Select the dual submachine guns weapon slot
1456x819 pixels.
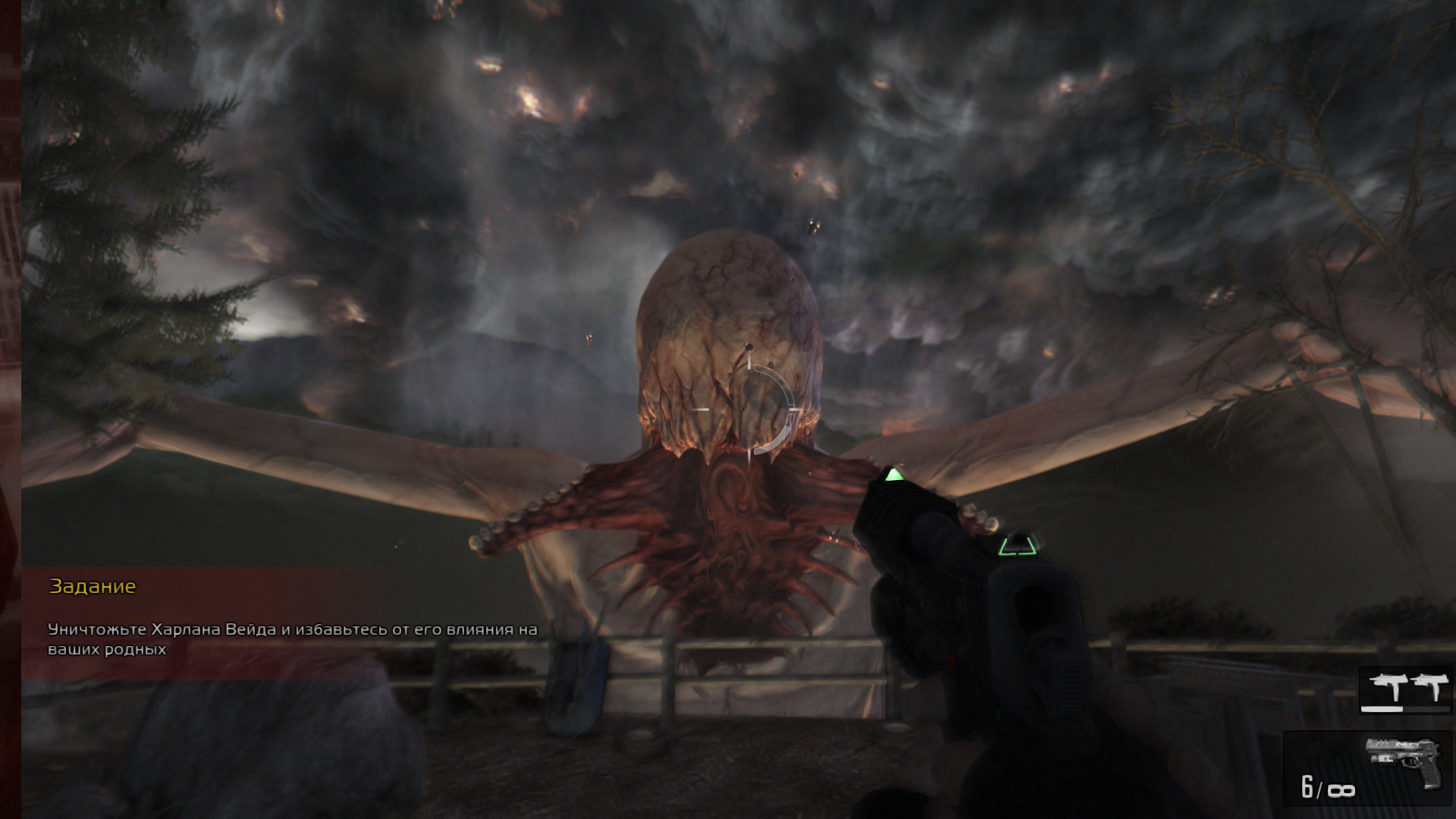coord(1405,689)
